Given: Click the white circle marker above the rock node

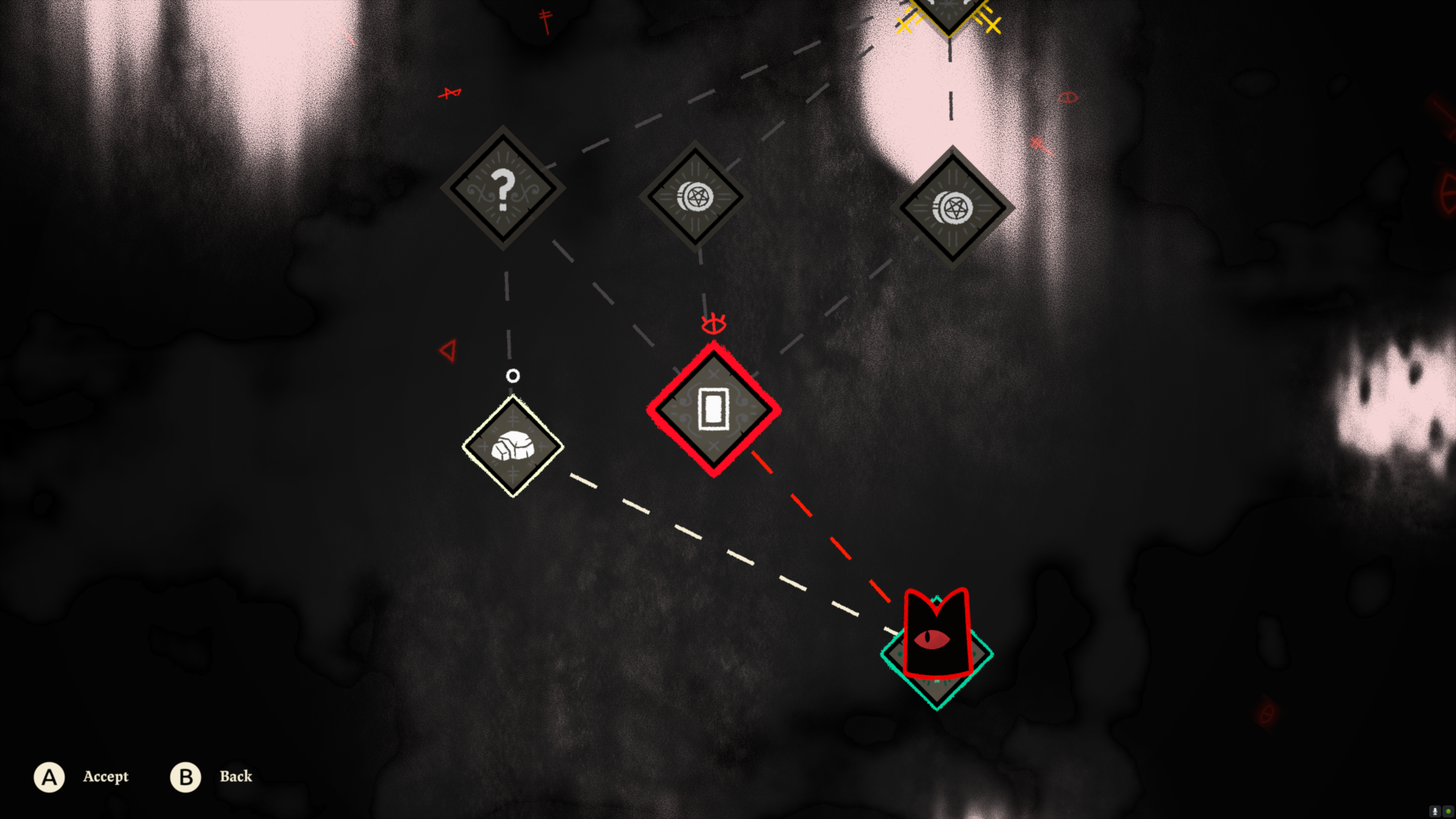Looking at the screenshot, I should [514, 374].
